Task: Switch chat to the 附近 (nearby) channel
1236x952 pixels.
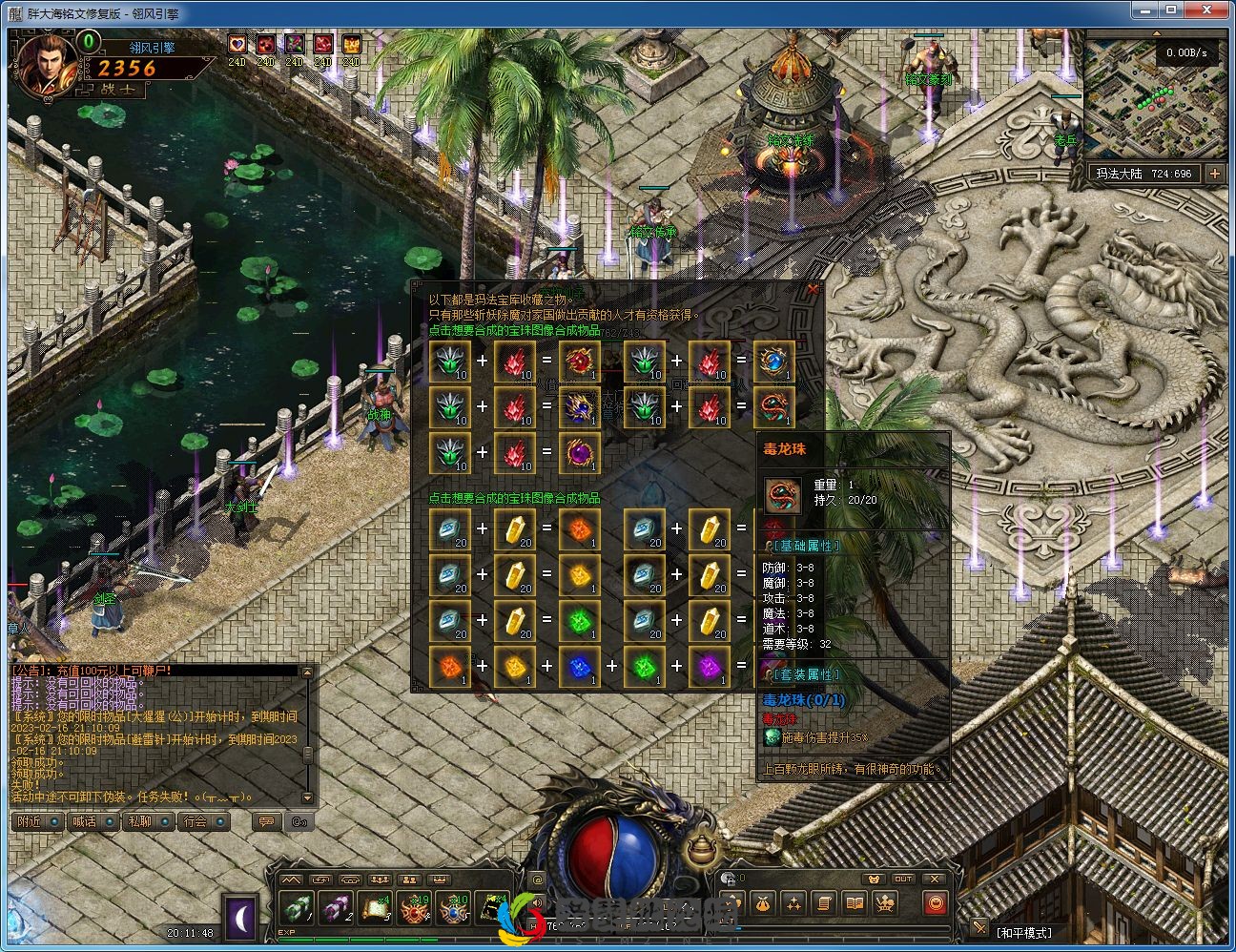Action: coord(36,821)
